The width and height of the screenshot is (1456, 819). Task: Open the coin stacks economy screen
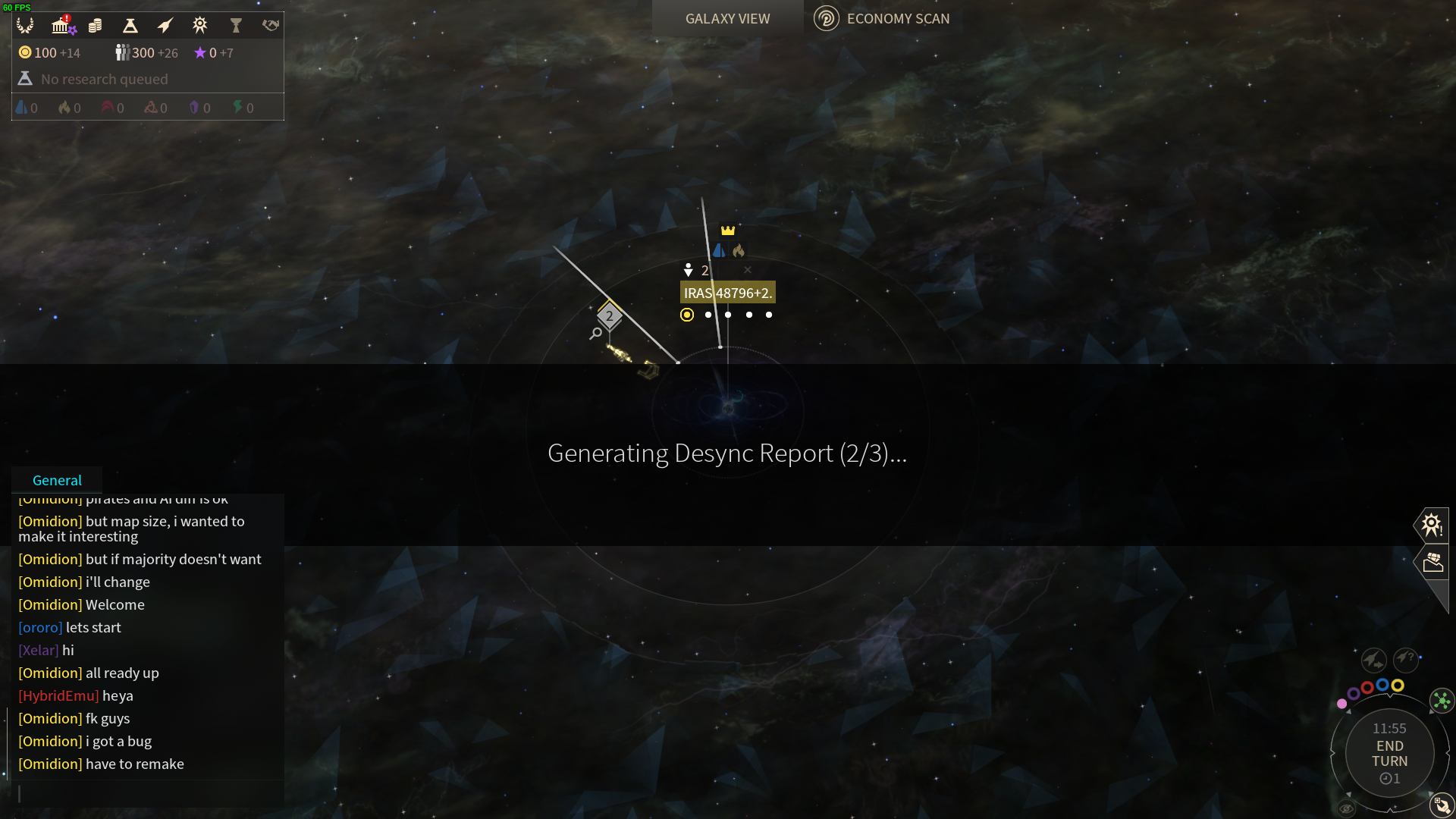pos(95,26)
